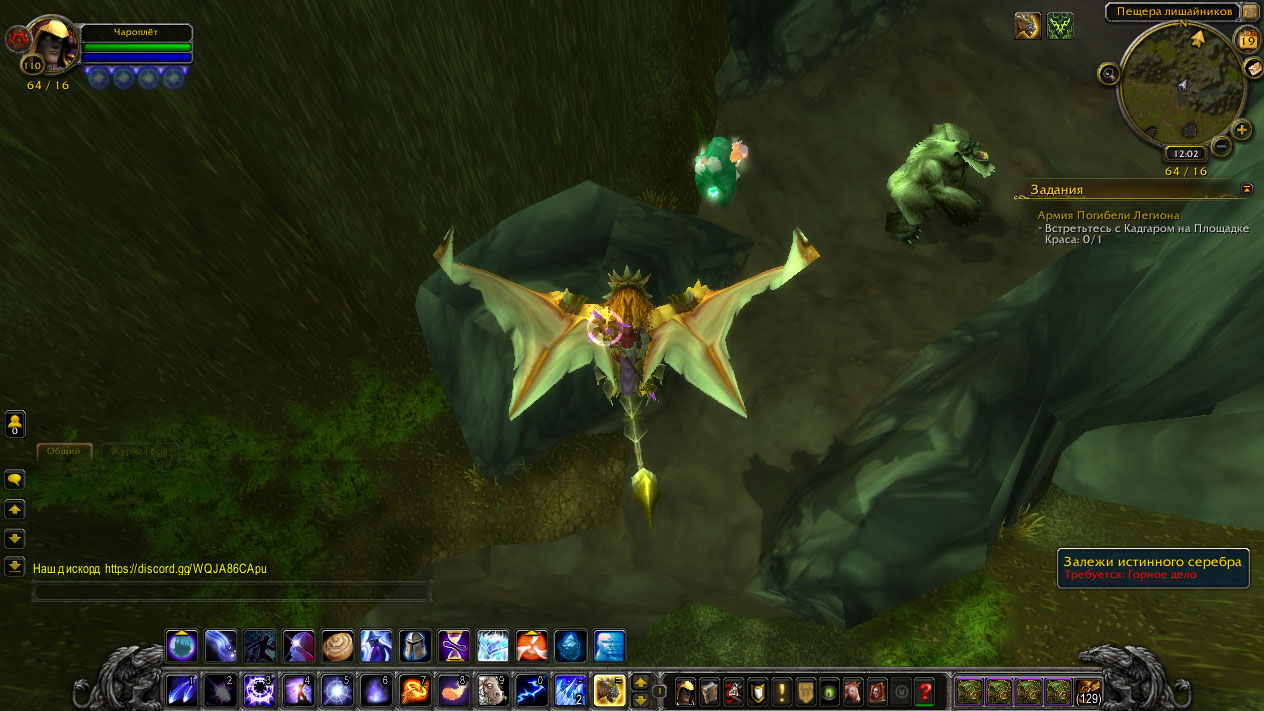Open the world map button beside the zone name
1264x711 pixels.
(1250, 12)
